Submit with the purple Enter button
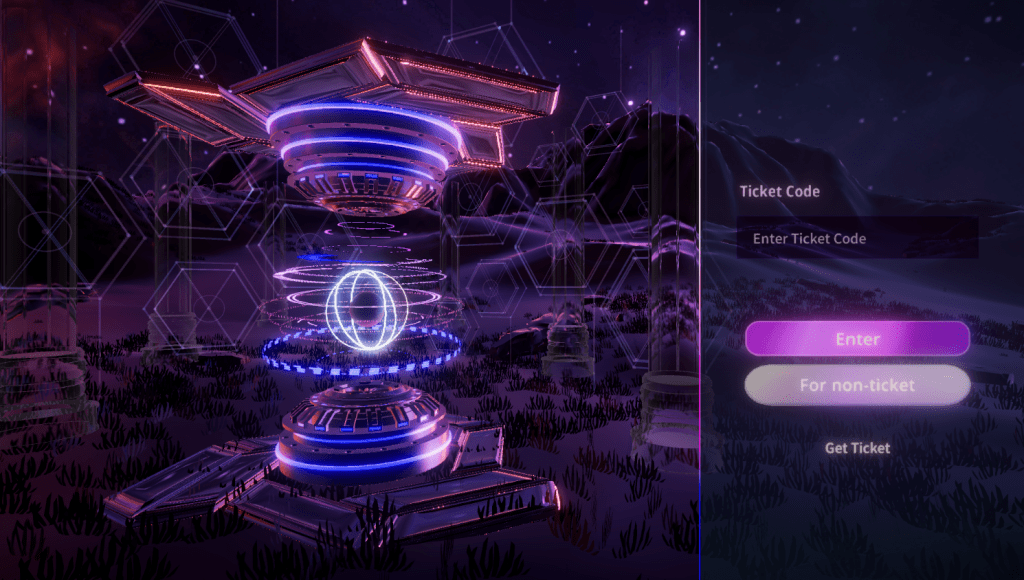This screenshot has height=580, width=1024. point(857,339)
